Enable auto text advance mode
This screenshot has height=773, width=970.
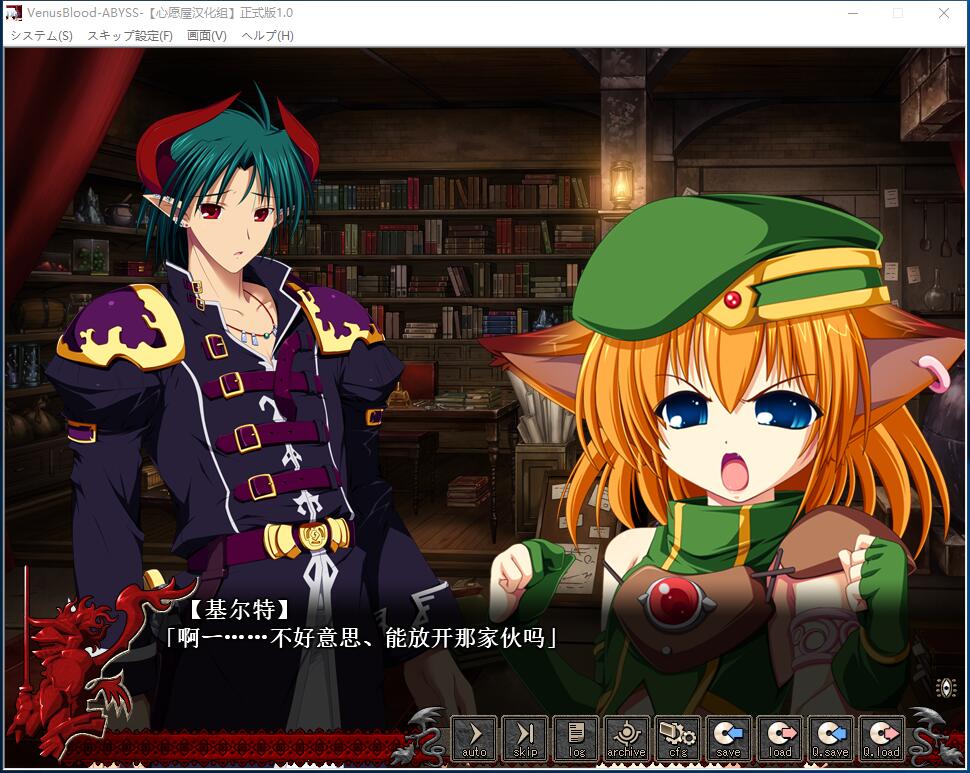pos(474,738)
